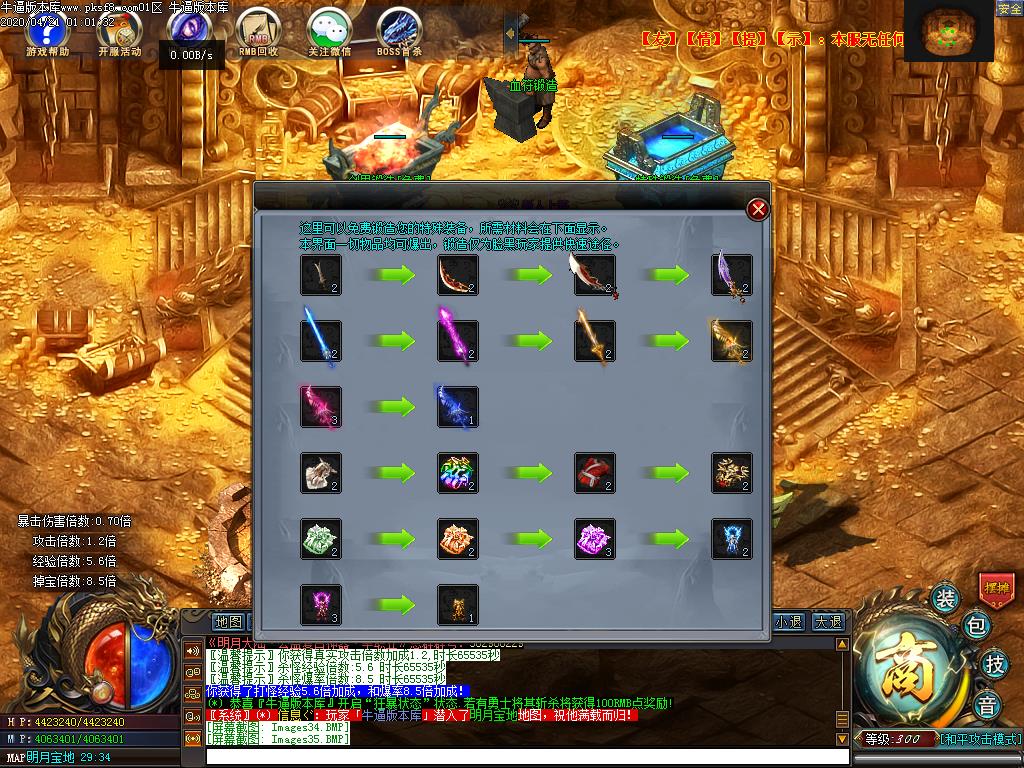Click the 小退 logout button
Viewport: 1024px width, 768px height.
[x=788, y=622]
